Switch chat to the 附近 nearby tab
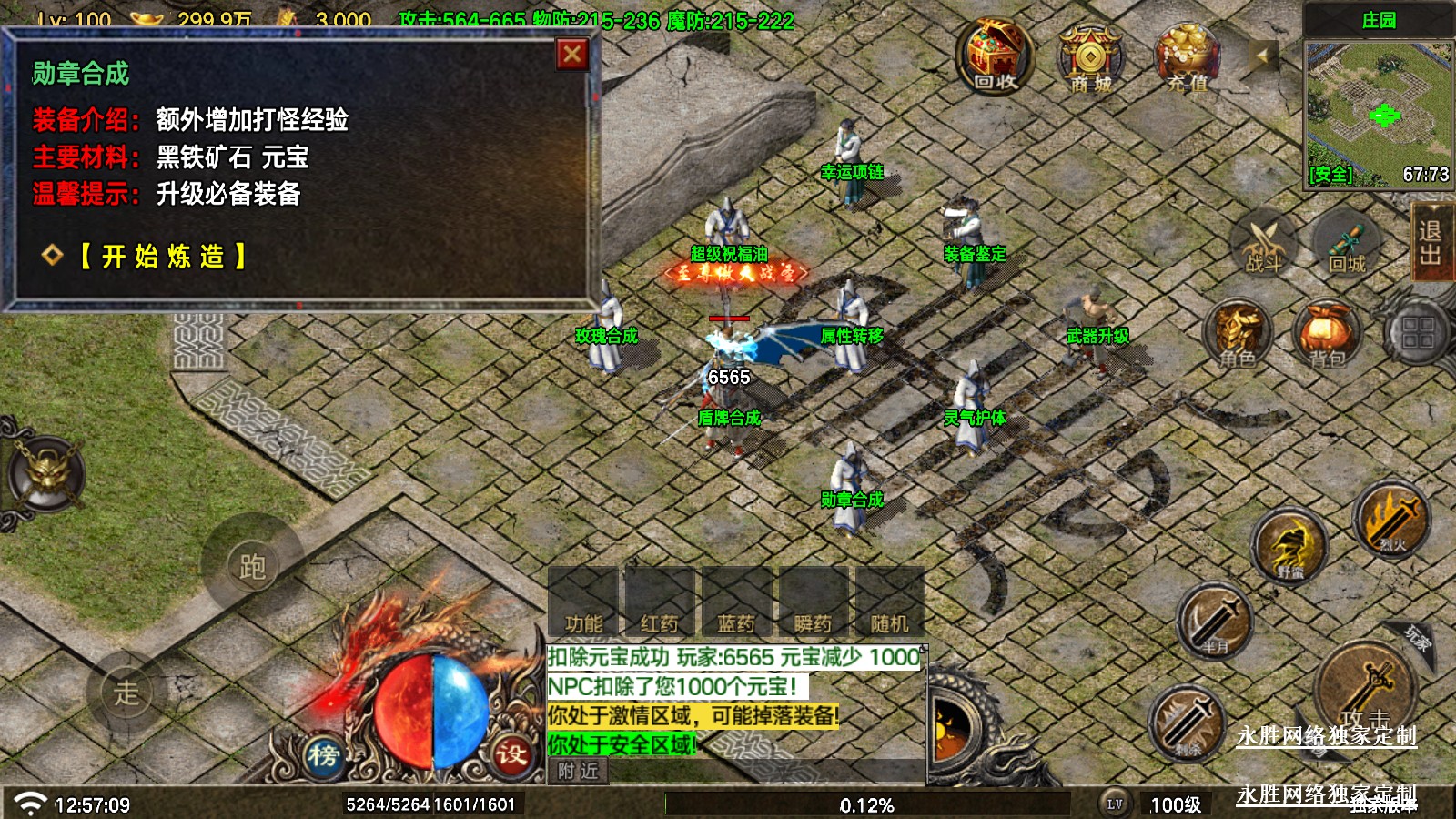The width and height of the screenshot is (1456, 819). (x=579, y=772)
